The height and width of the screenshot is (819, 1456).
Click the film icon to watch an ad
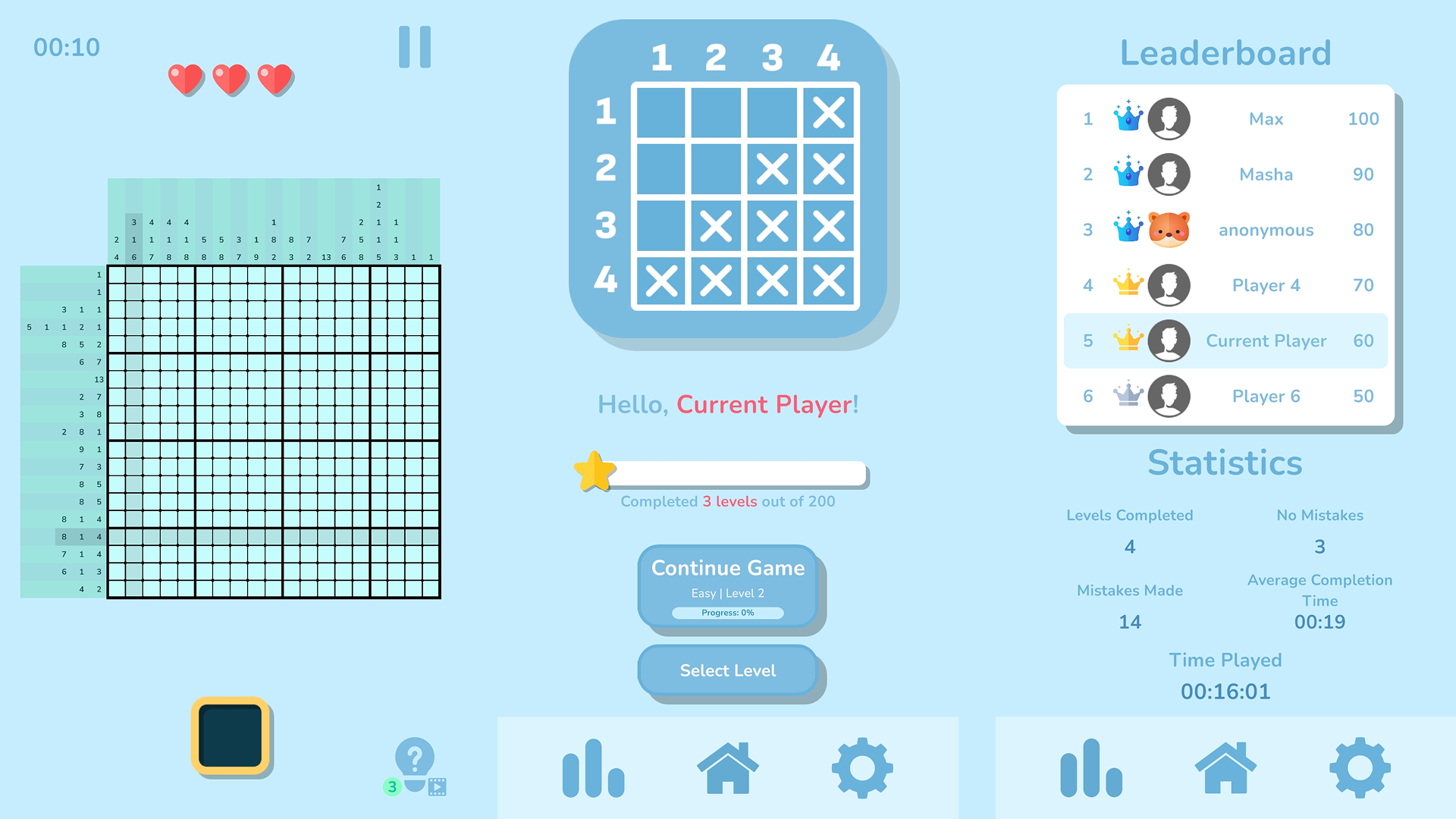[x=436, y=788]
